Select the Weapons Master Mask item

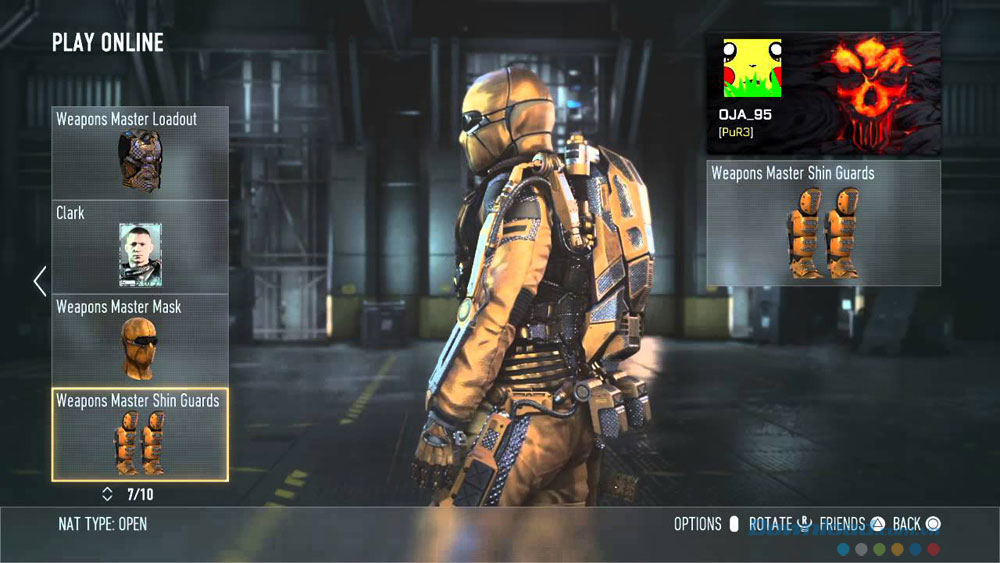[140, 340]
